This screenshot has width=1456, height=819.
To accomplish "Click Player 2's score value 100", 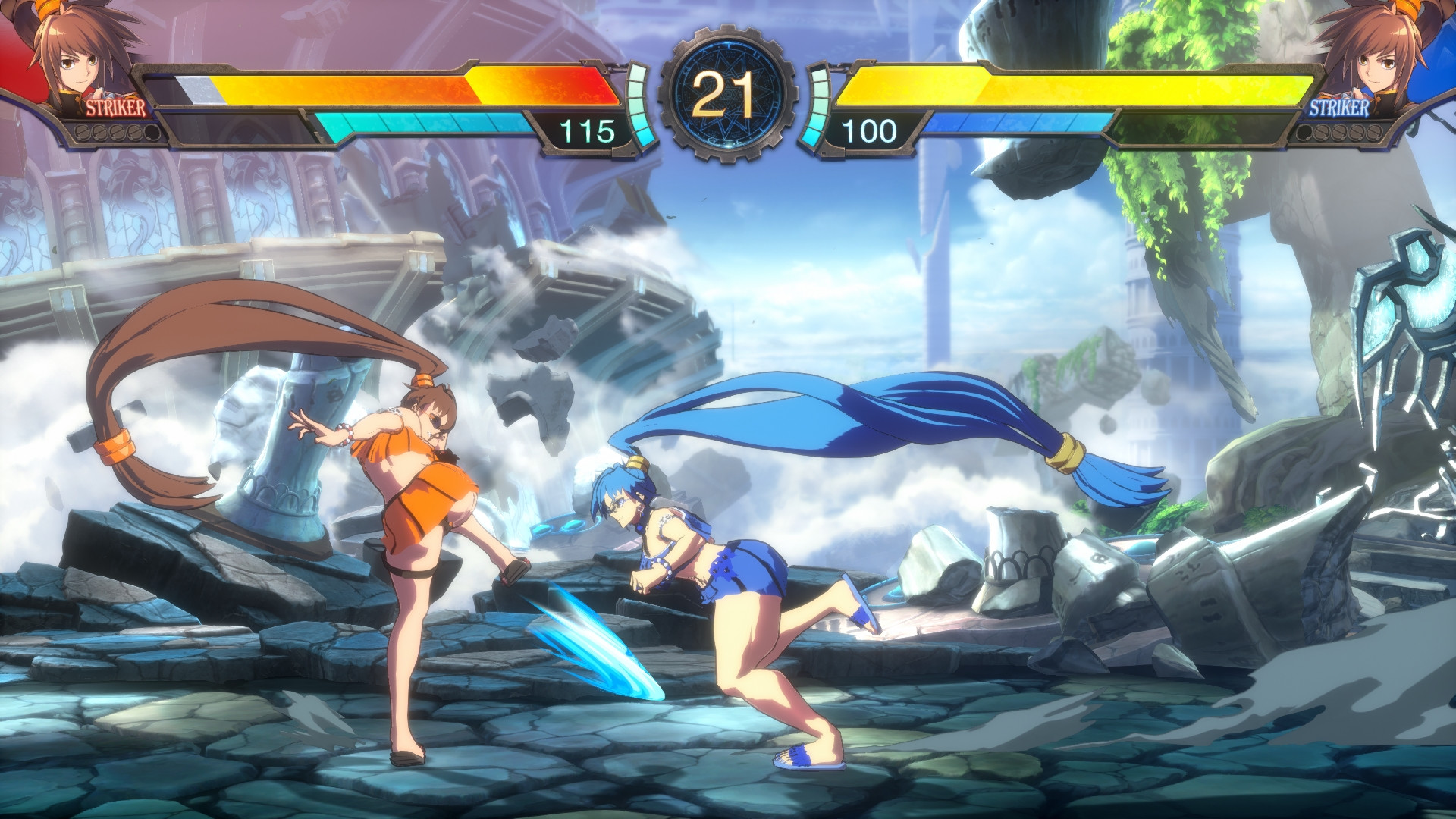I will (872, 129).
